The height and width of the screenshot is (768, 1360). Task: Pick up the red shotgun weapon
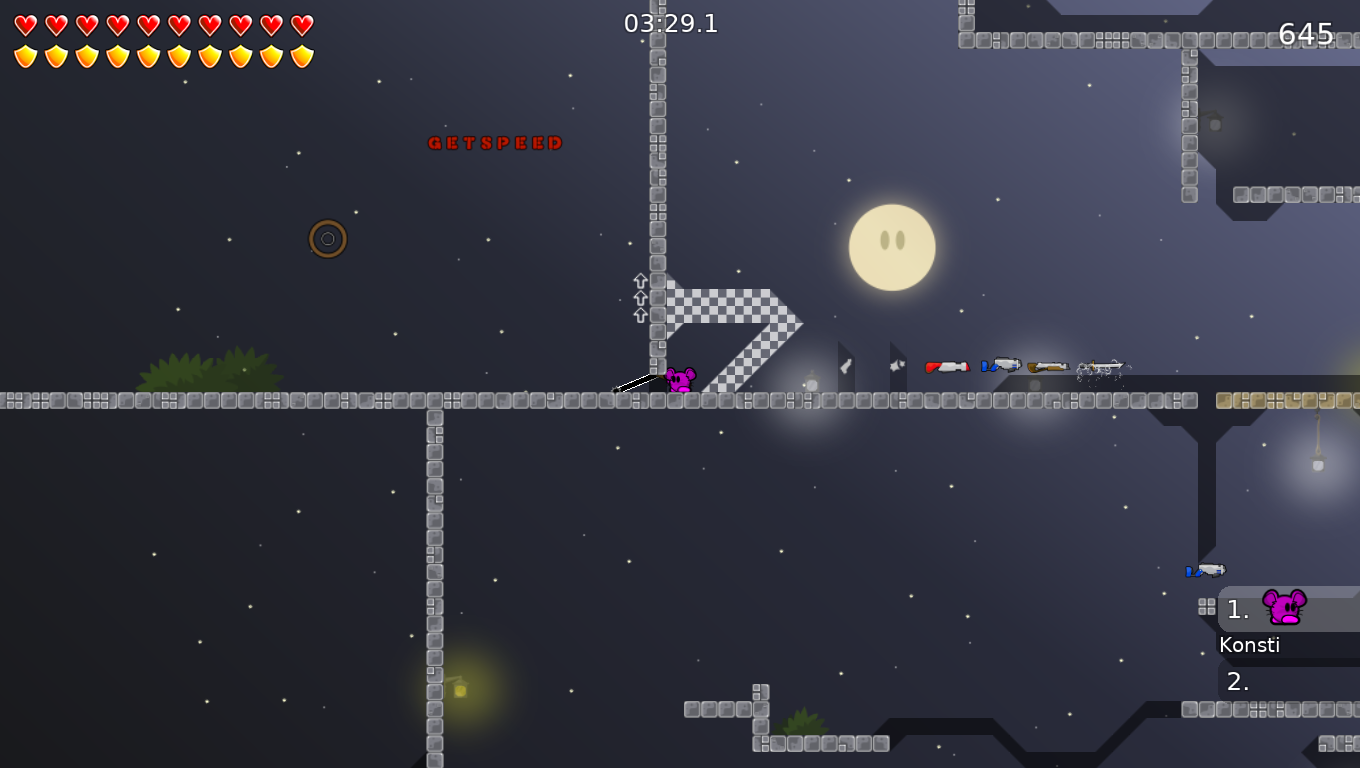[x=947, y=366]
